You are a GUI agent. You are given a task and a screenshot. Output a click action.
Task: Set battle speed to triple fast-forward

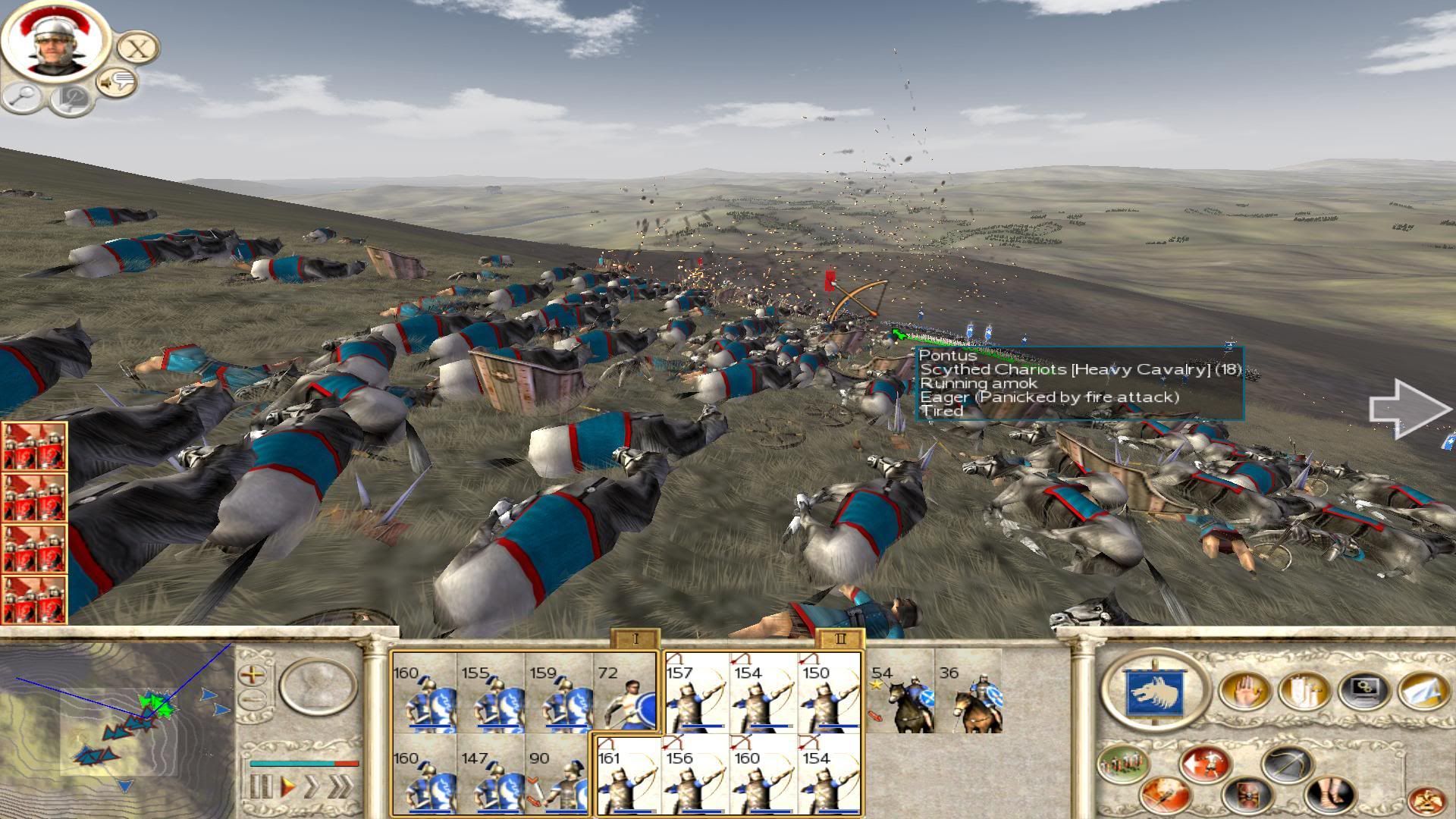(x=341, y=786)
